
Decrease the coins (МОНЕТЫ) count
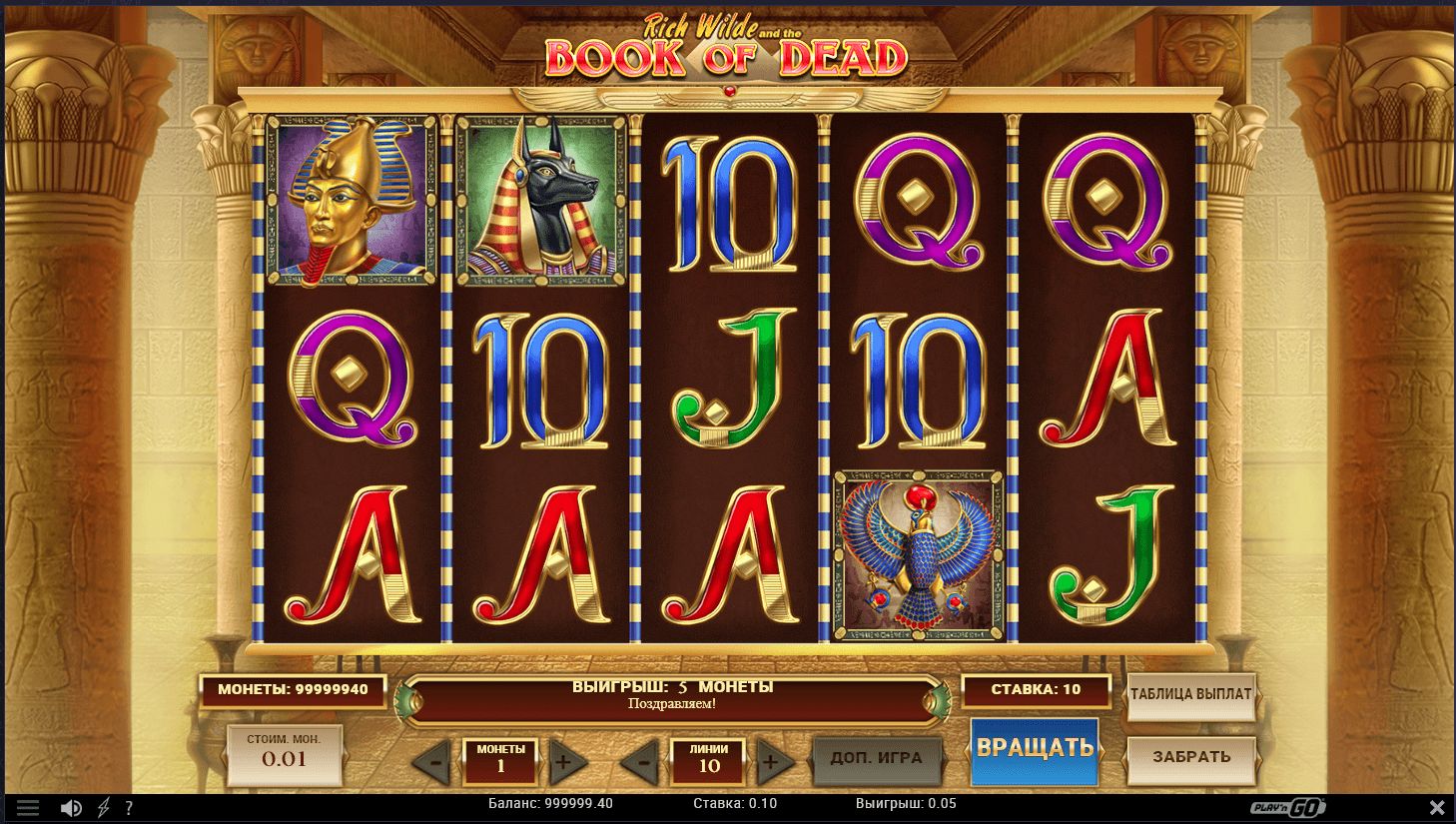click(433, 764)
